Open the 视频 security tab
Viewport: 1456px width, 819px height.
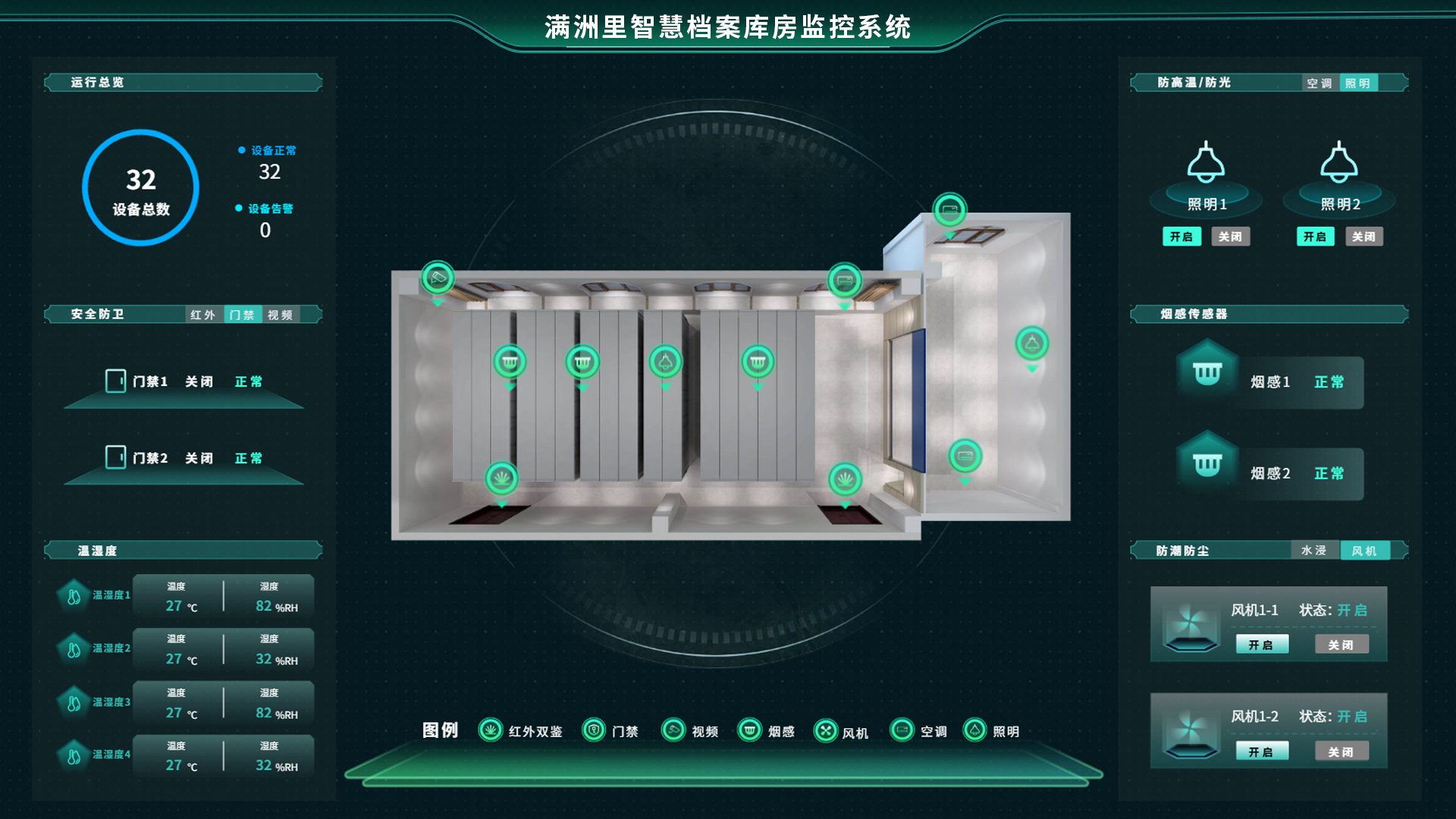point(281,315)
